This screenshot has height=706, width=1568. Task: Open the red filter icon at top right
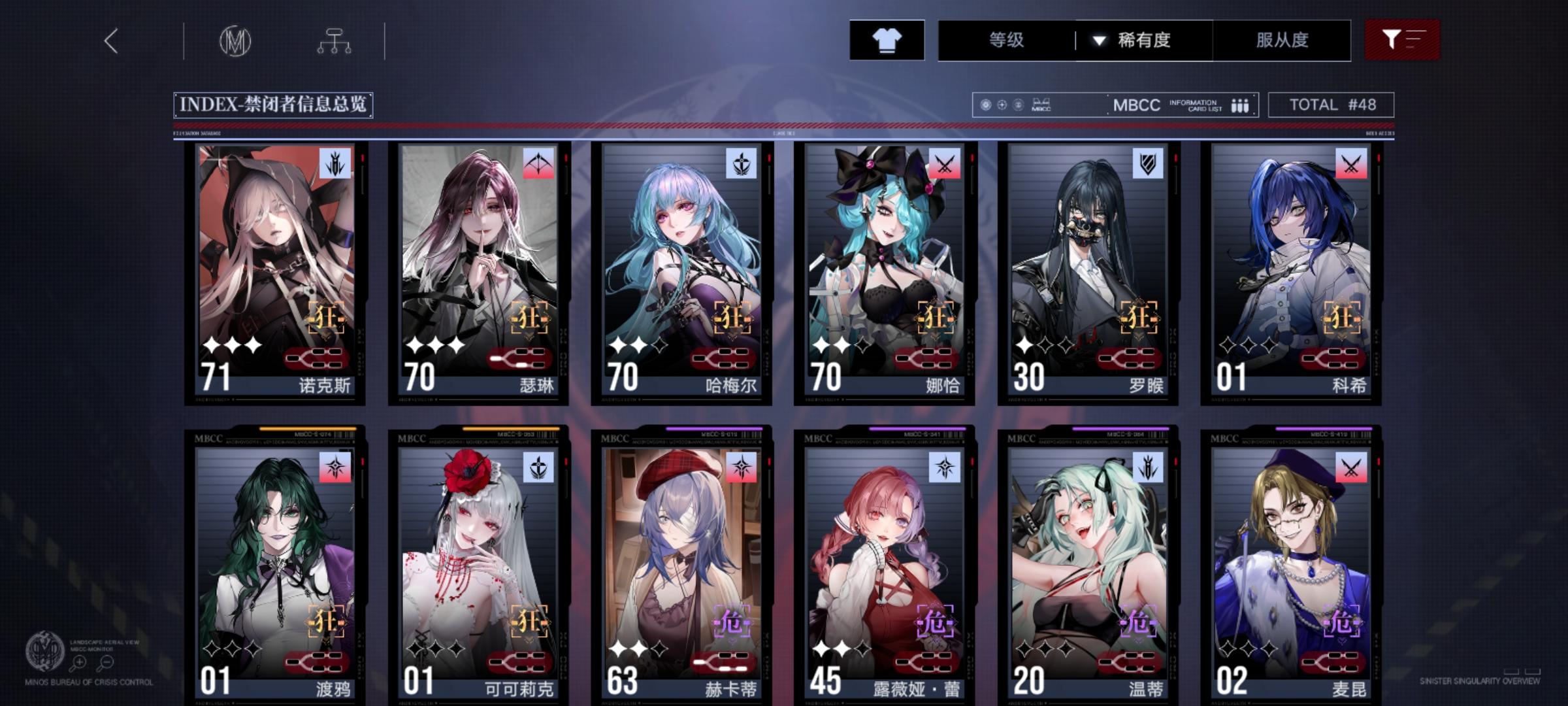[x=1400, y=41]
